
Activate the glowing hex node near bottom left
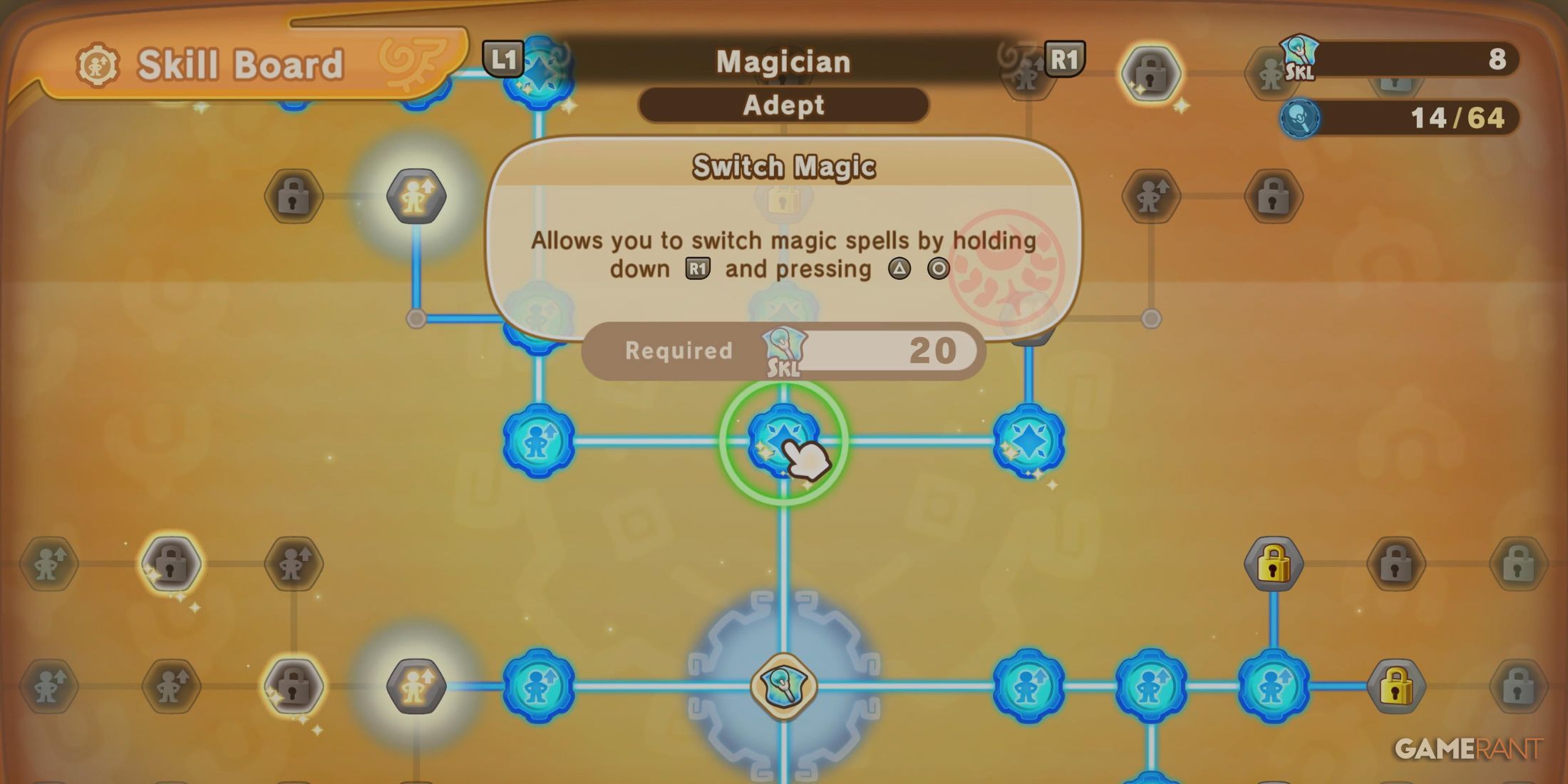pos(417,686)
